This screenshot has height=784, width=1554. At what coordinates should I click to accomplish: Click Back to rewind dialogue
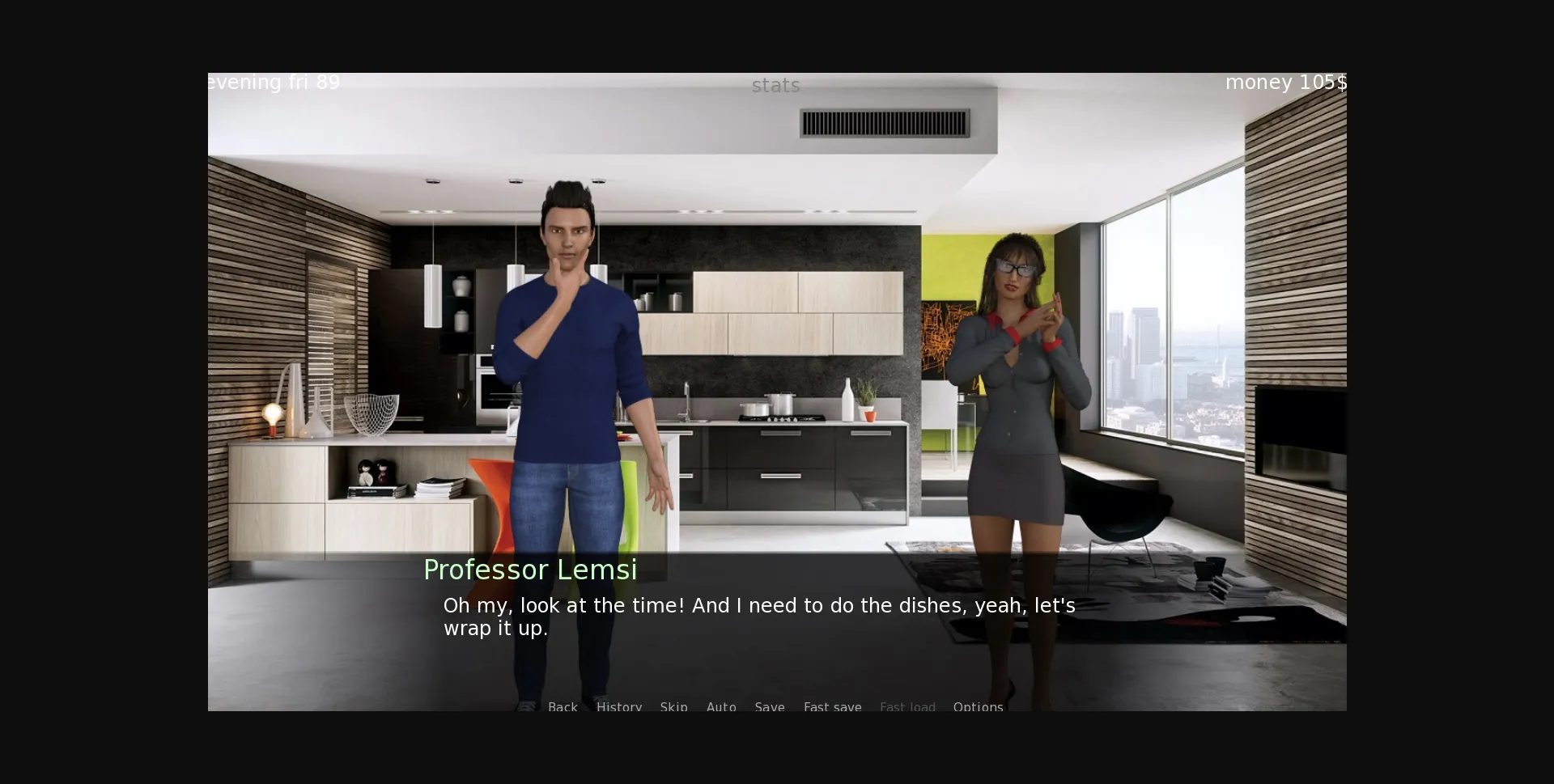563,707
